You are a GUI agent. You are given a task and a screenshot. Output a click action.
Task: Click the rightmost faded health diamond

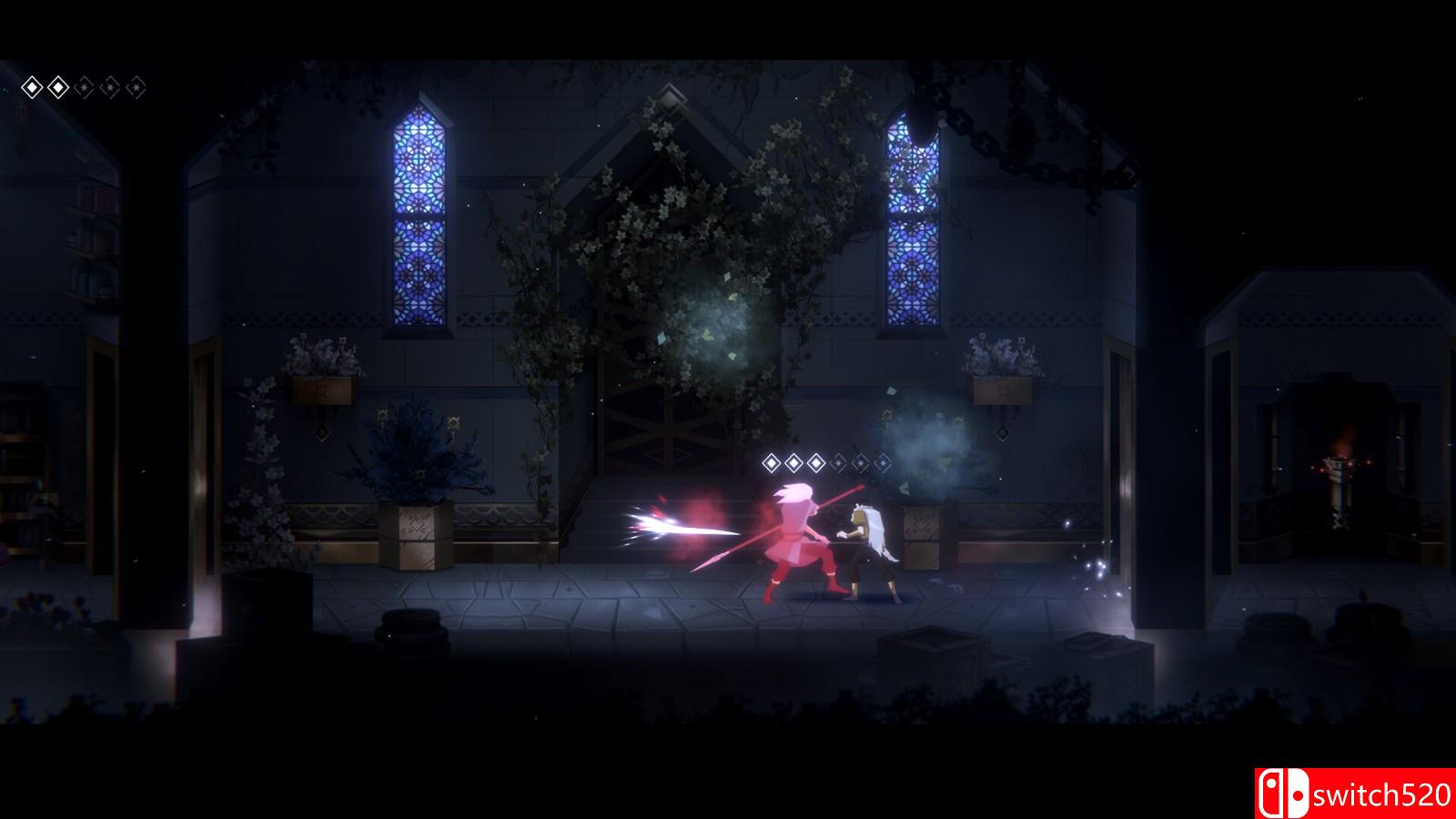(136, 87)
